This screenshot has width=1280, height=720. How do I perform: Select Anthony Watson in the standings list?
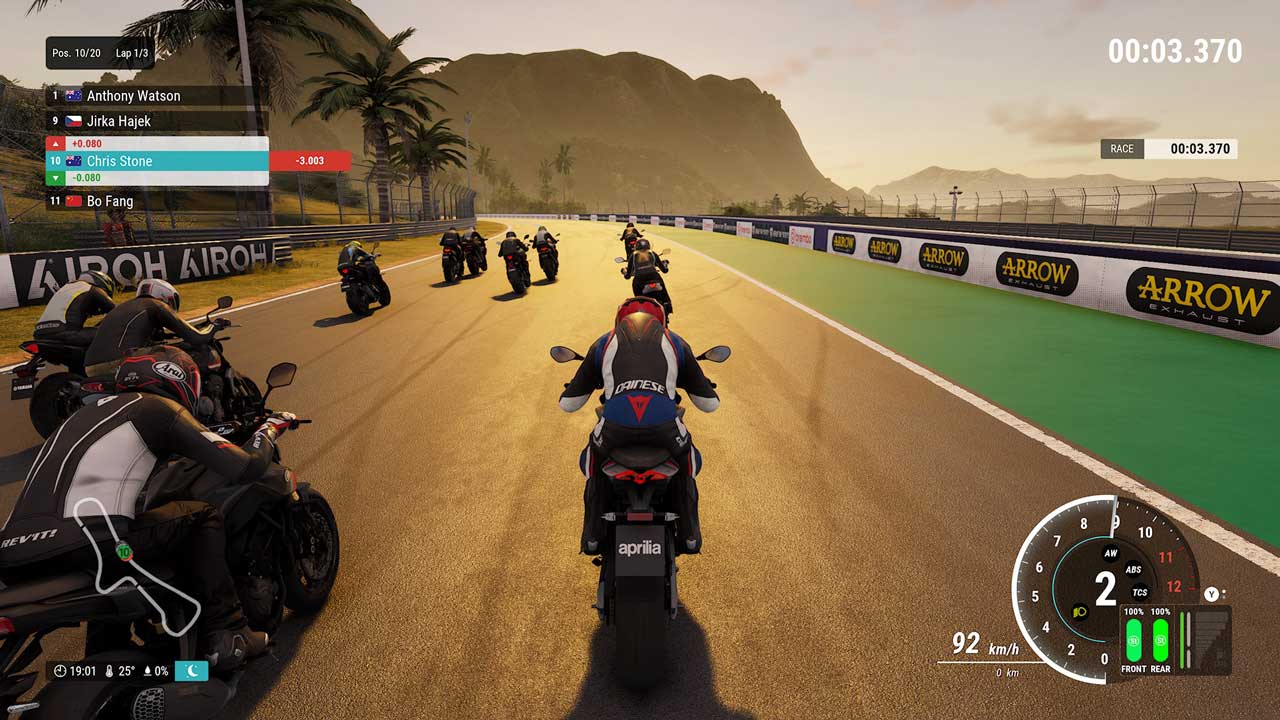tap(133, 96)
